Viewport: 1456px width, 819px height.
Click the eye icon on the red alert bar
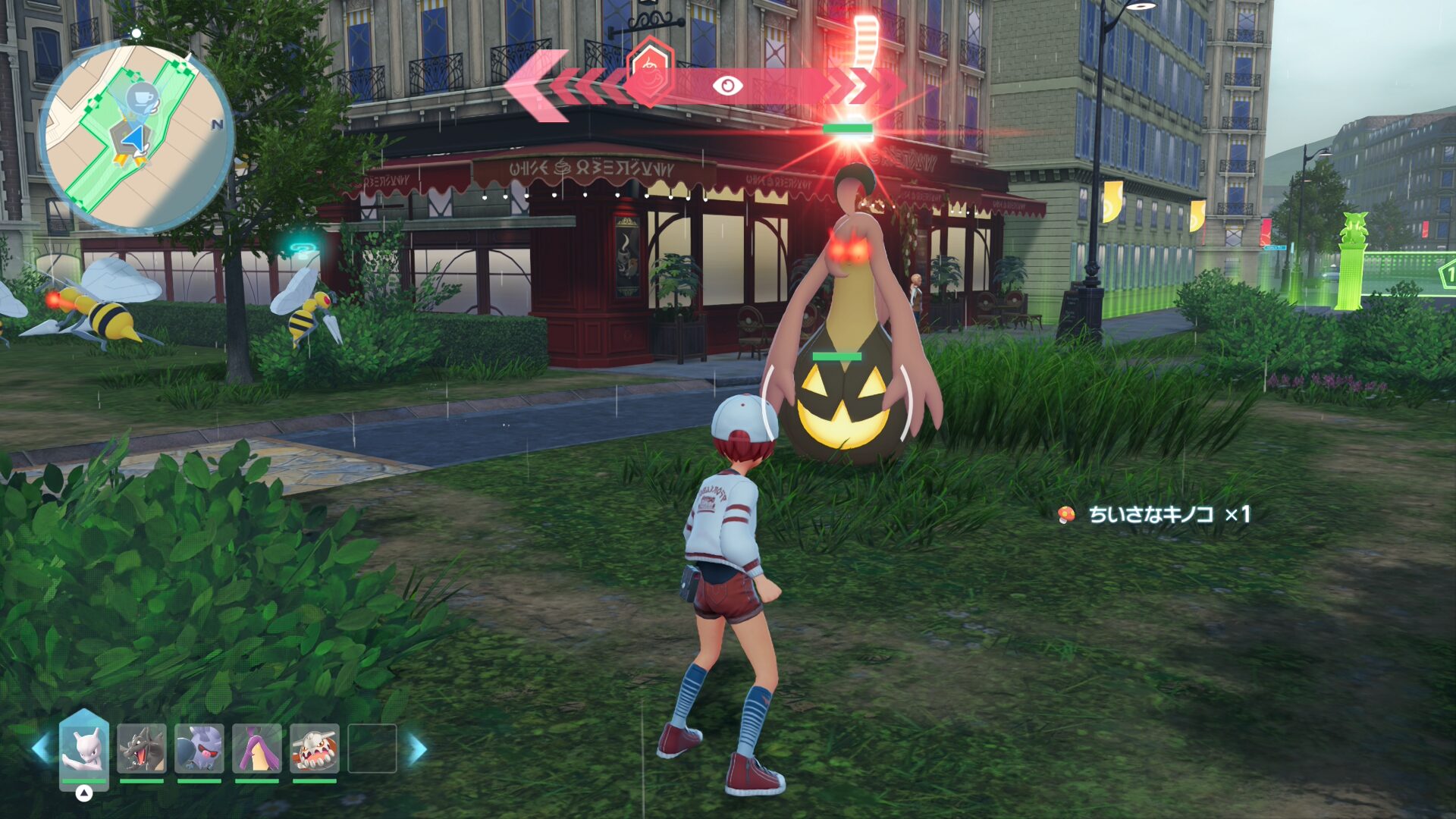point(727,86)
